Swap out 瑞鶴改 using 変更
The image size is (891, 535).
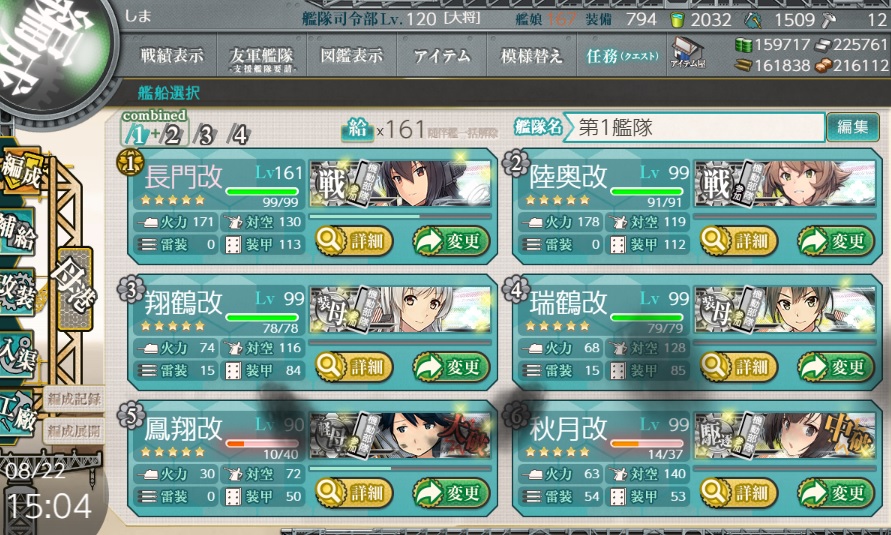click(835, 367)
